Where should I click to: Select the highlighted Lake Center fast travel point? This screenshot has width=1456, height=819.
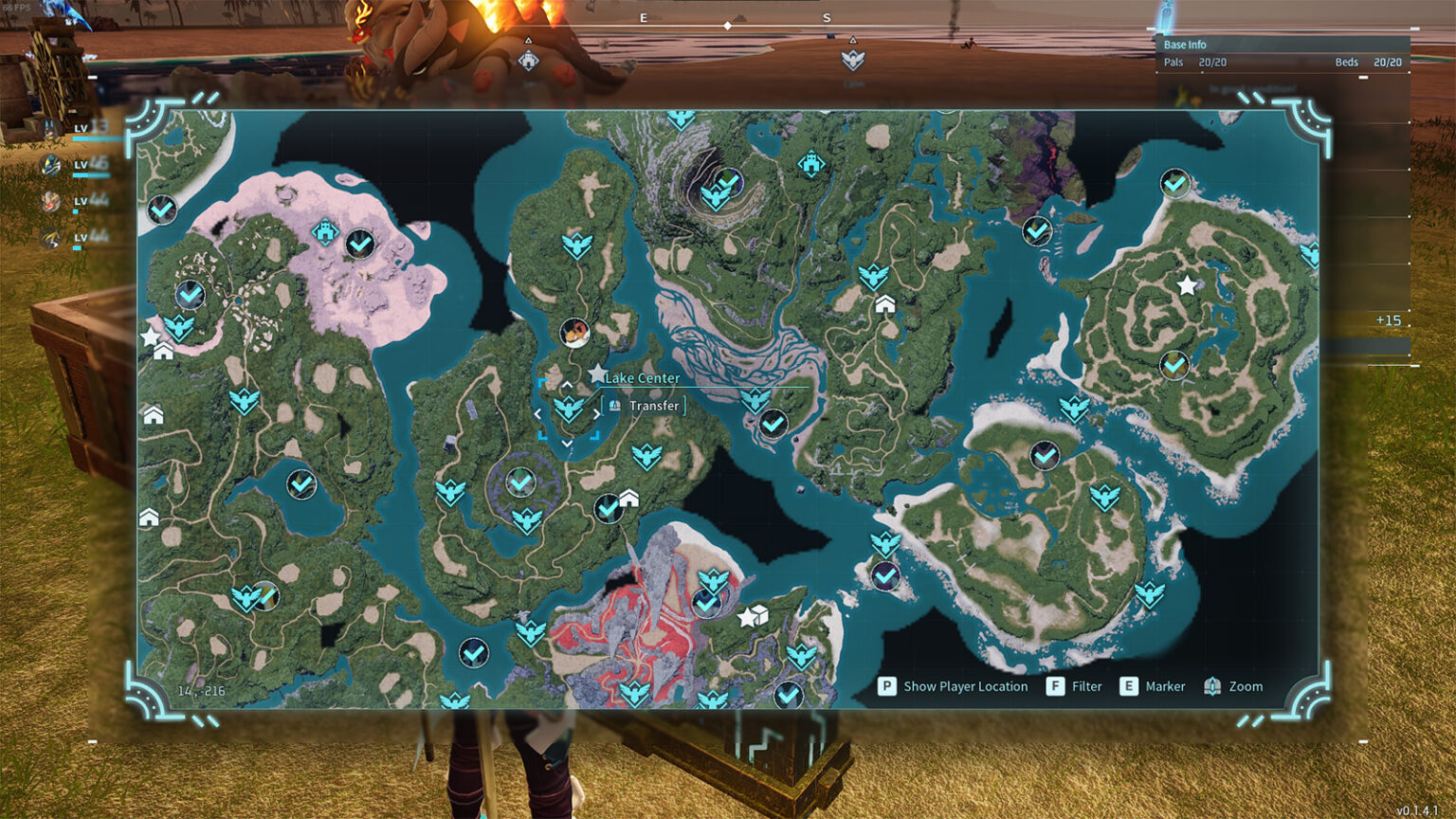[x=568, y=409]
